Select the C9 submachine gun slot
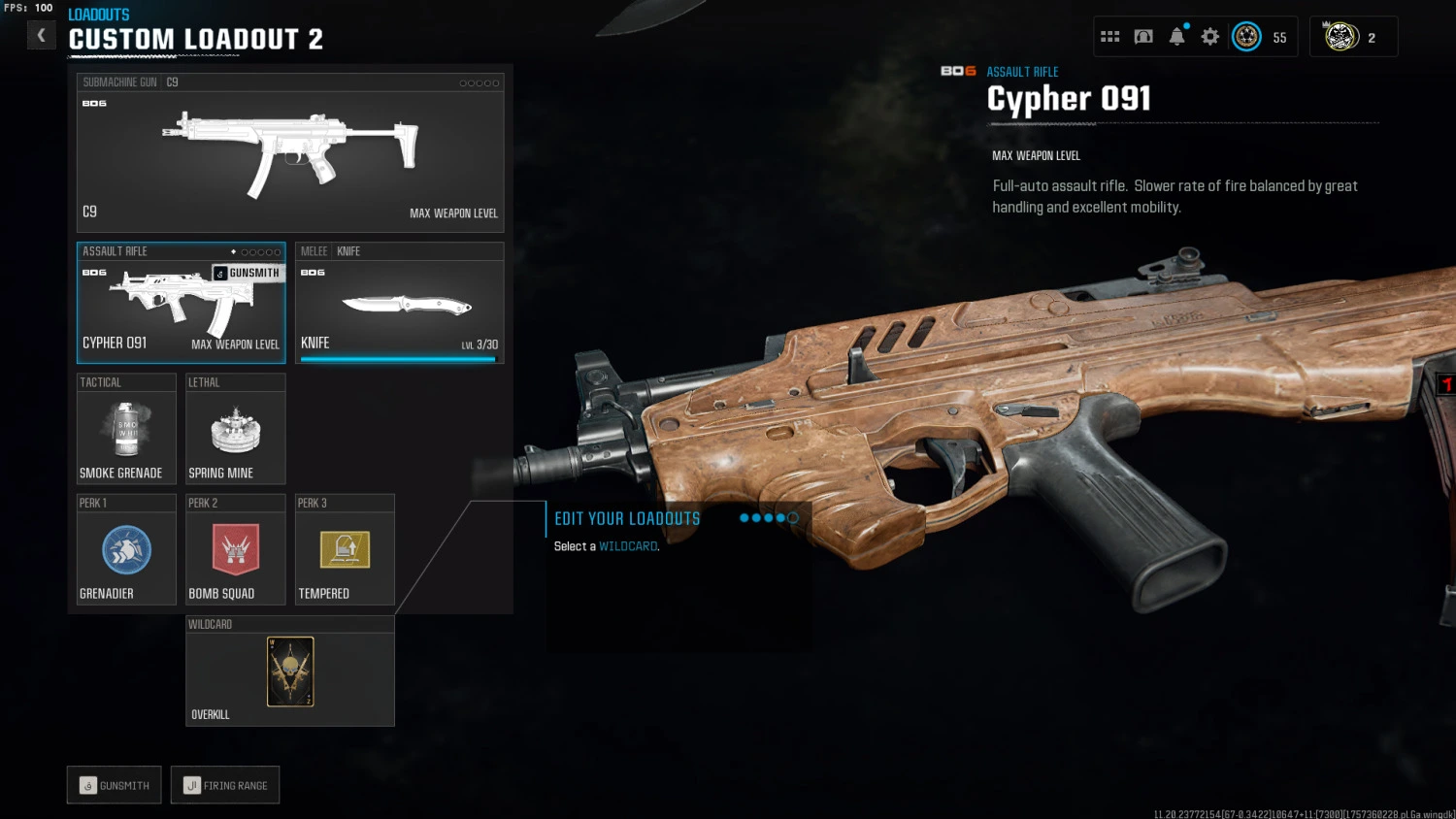 [290, 153]
